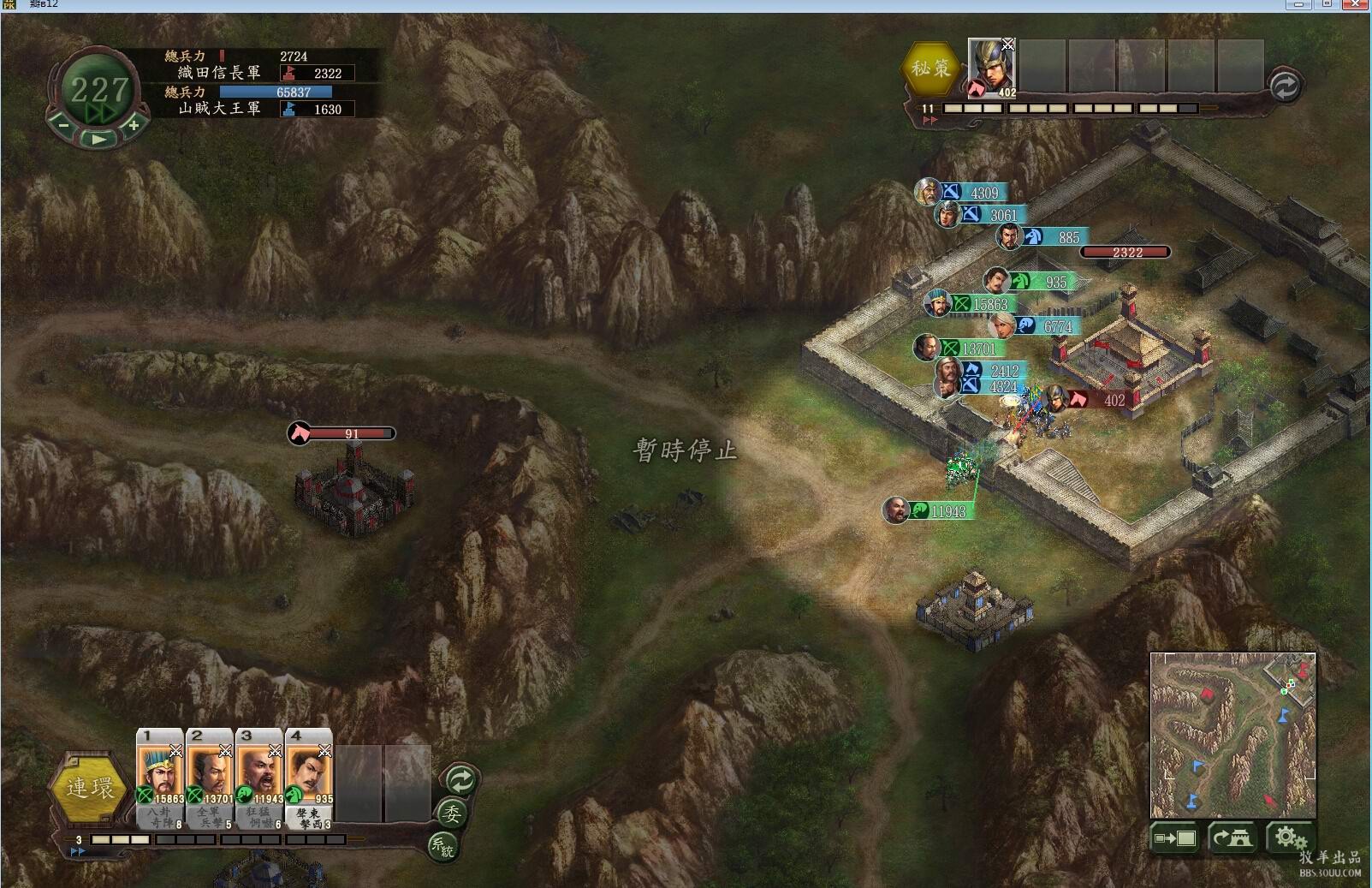Toggle the 委 delegate command button
1372x888 pixels.
pos(452,813)
